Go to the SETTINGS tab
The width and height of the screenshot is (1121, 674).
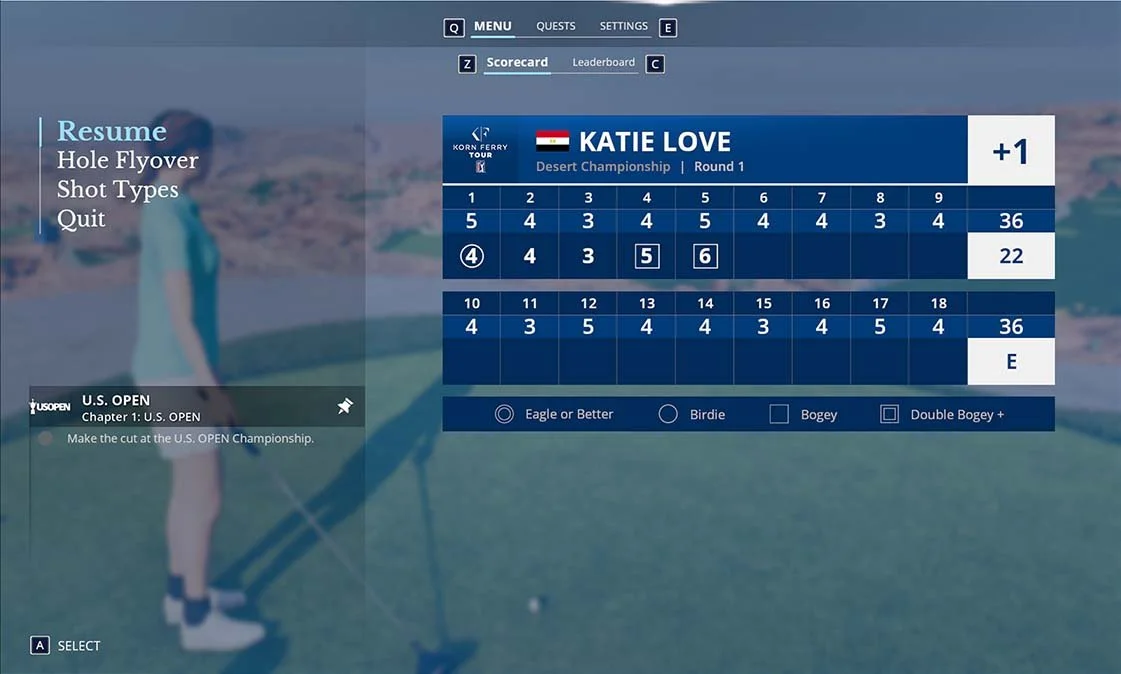[623, 27]
